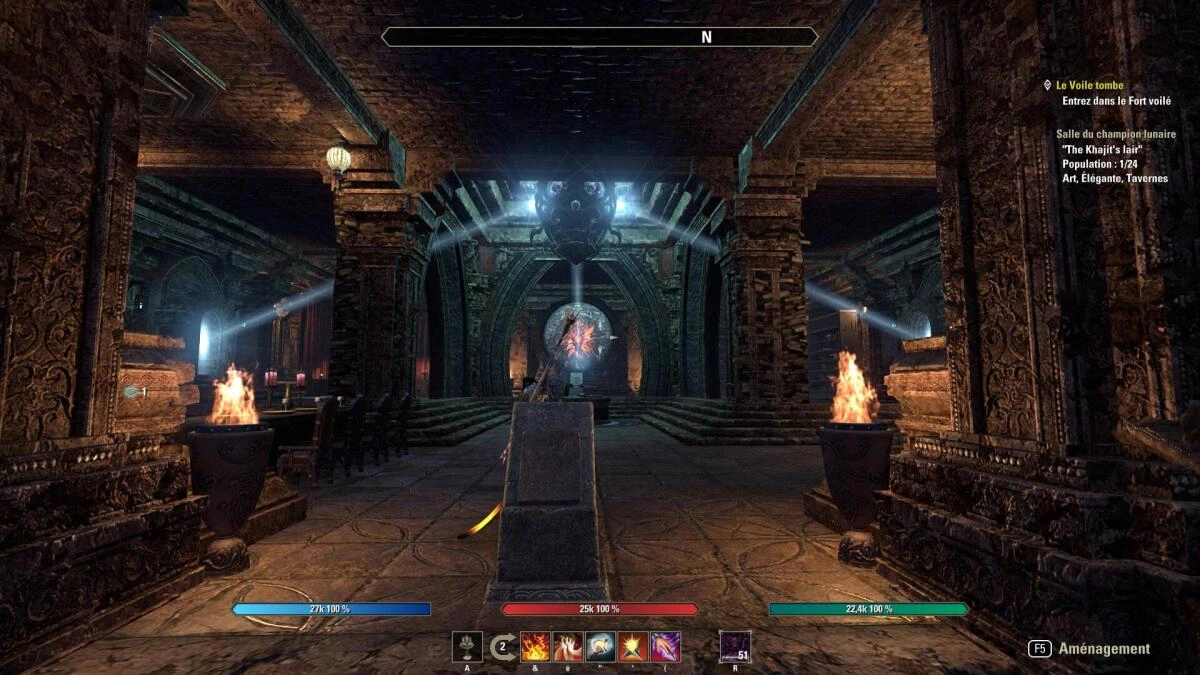Use the fiery hands ability

click(568, 647)
